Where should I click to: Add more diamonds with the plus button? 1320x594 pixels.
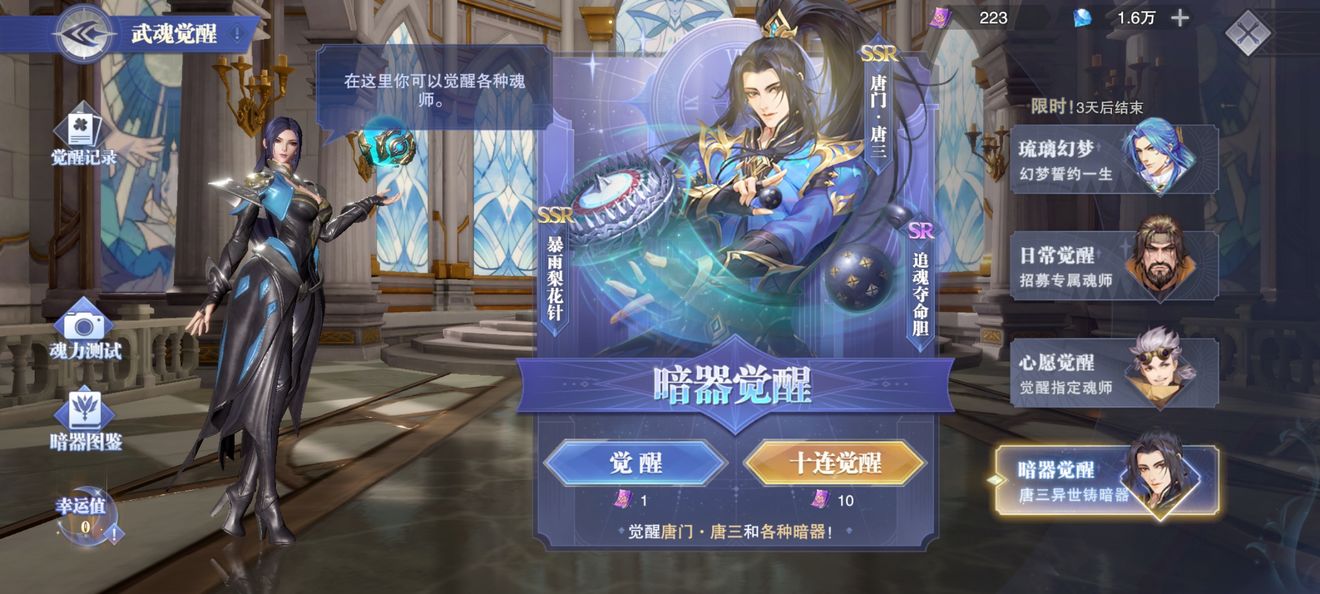[1180, 18]
